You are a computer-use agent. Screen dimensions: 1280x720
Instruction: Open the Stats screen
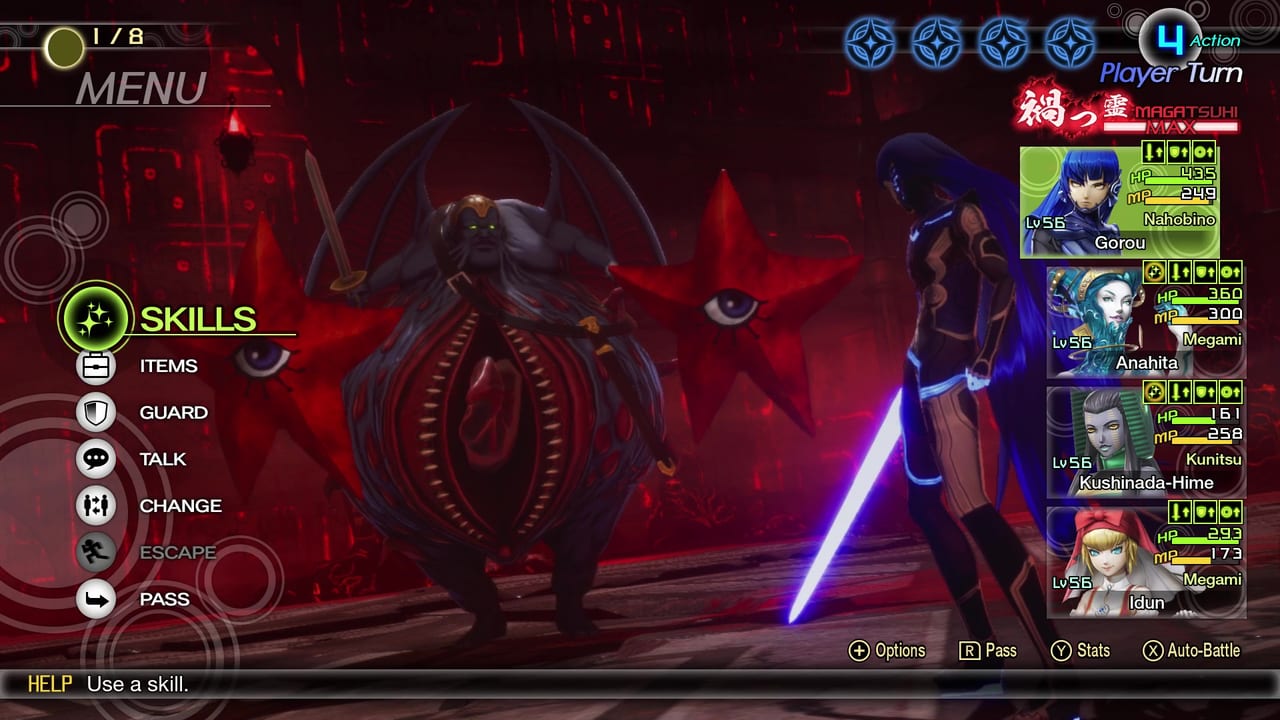click(1083, 650)
